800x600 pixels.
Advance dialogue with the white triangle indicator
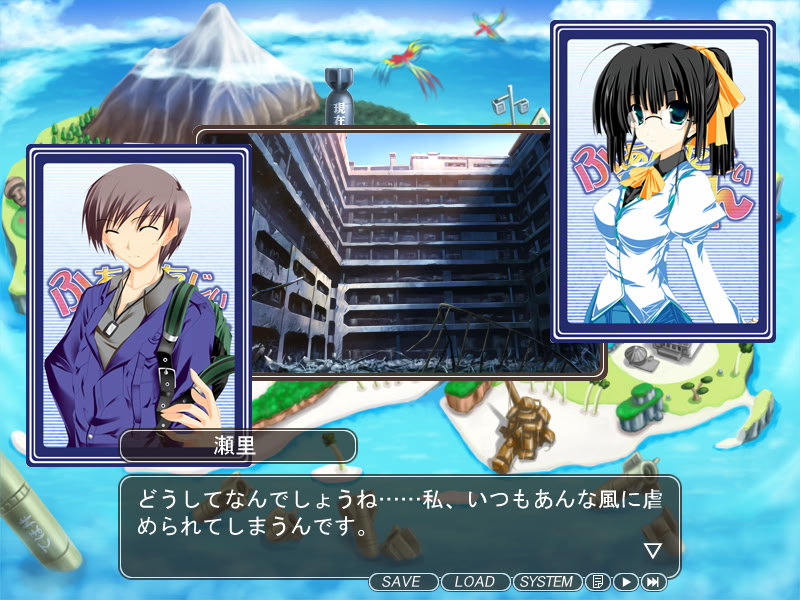pos(653,550)
